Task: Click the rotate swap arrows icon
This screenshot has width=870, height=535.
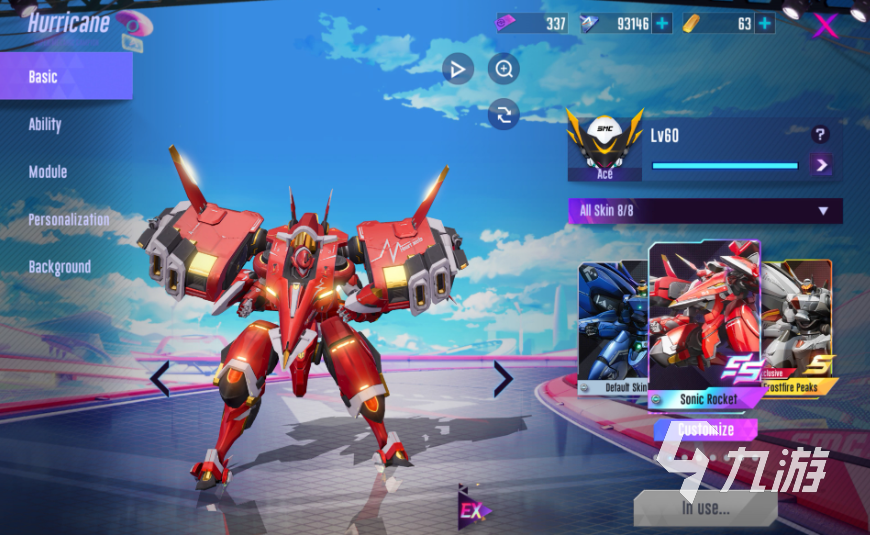Action: tap(504, 114)
